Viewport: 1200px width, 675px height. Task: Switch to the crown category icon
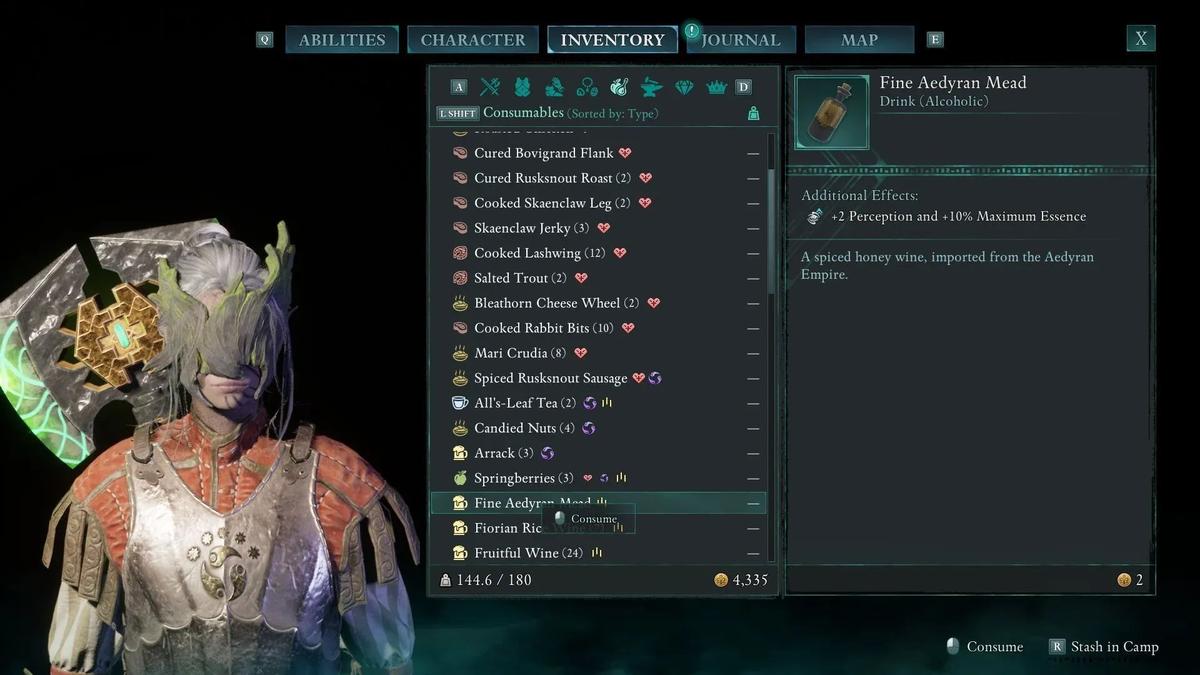tap(716, 87)
